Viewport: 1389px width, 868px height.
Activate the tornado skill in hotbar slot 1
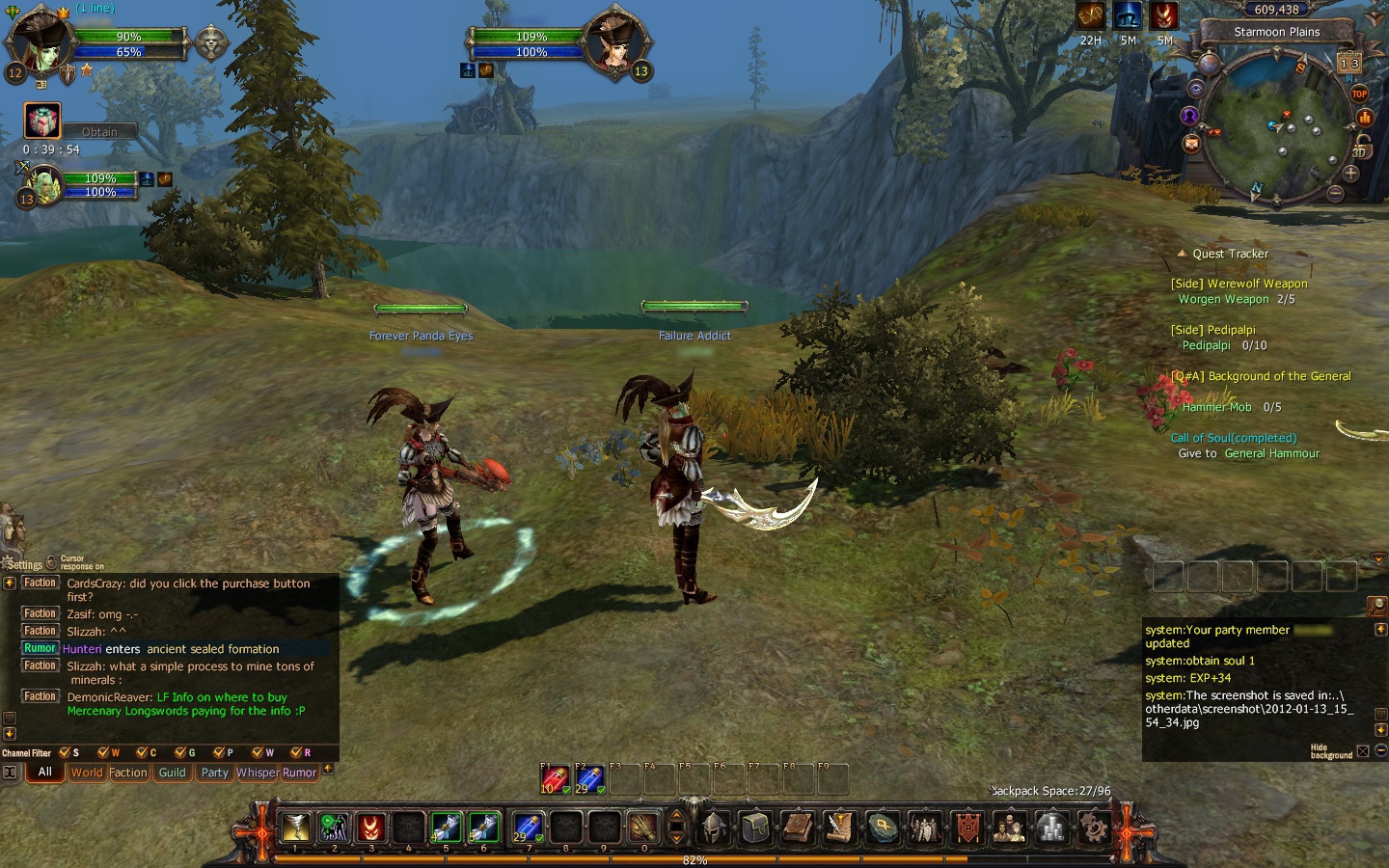coord(295,827)
